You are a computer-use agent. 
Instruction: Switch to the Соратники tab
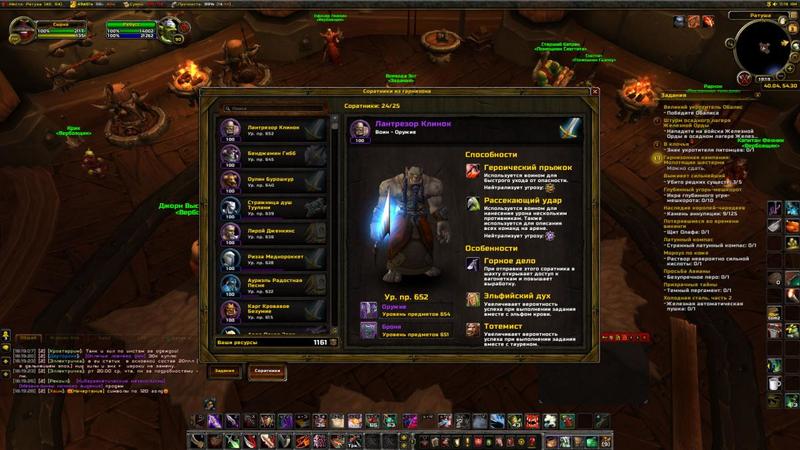pyautogui.click(x=267, y=371)
